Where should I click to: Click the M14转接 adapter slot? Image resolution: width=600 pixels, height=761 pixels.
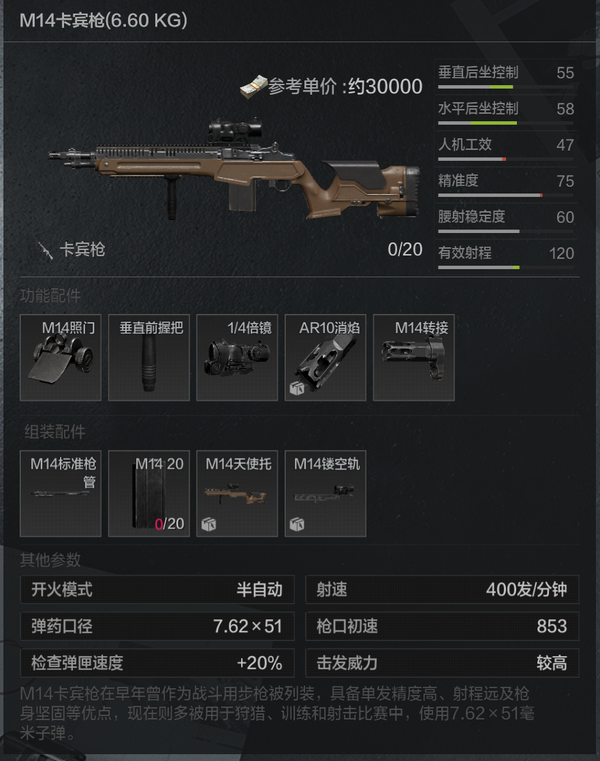[413, 358]
